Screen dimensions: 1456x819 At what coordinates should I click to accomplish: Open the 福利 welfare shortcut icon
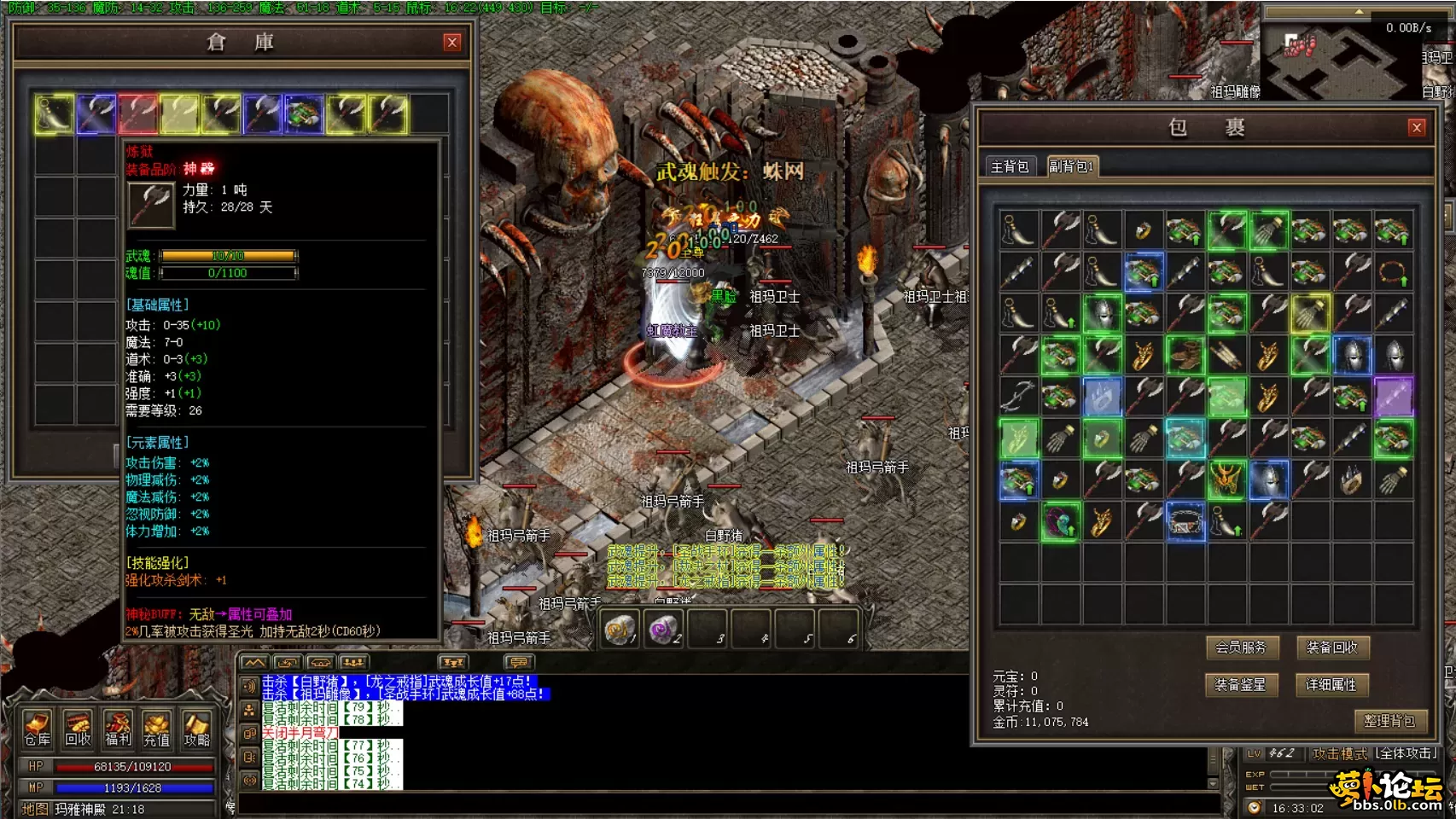click(x=118, y=729)
